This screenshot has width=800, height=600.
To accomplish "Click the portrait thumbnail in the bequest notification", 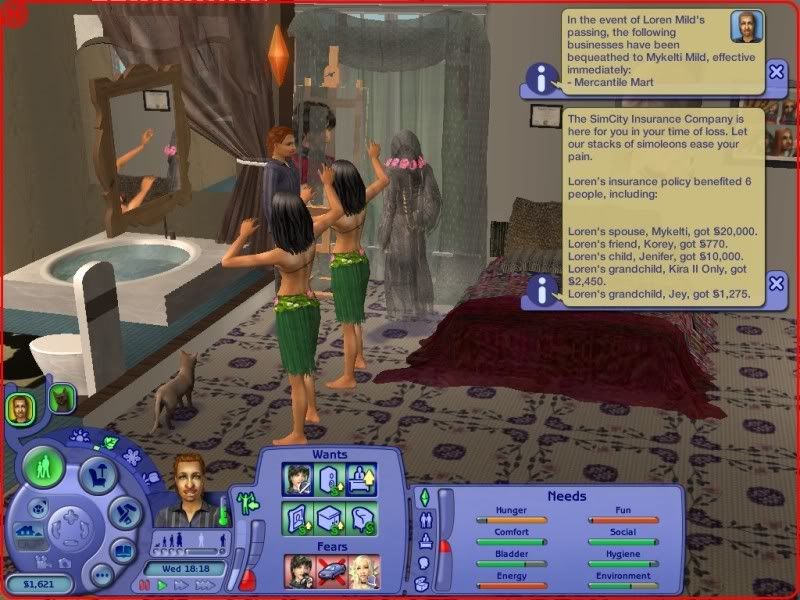I will pyautogui.click(x=746, y=26).
